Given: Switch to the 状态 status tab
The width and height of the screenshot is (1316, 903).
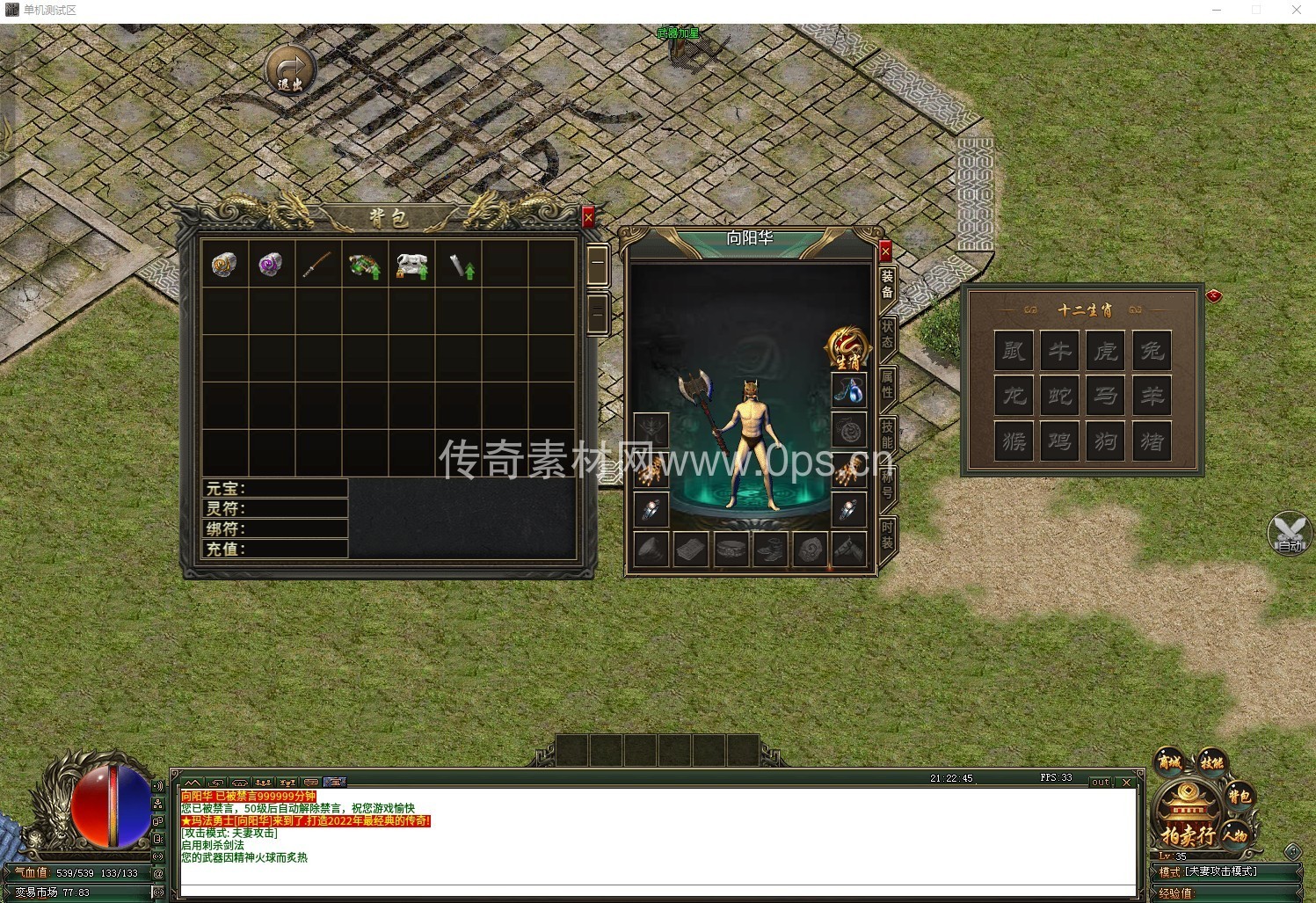Looking at the screenshot, I should point(887,335).
